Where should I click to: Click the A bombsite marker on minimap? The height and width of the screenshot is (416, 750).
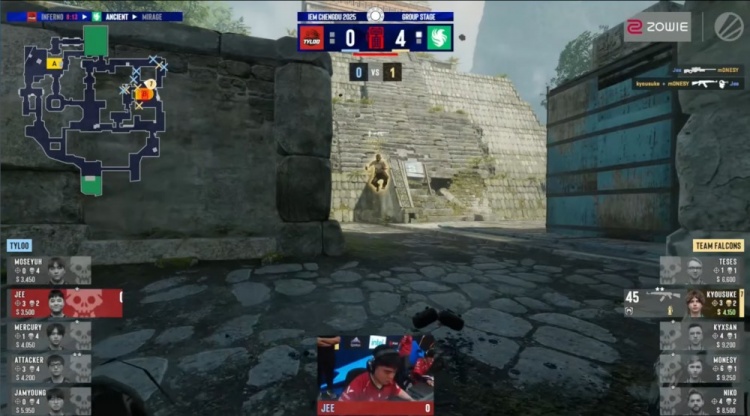[53, 63]
